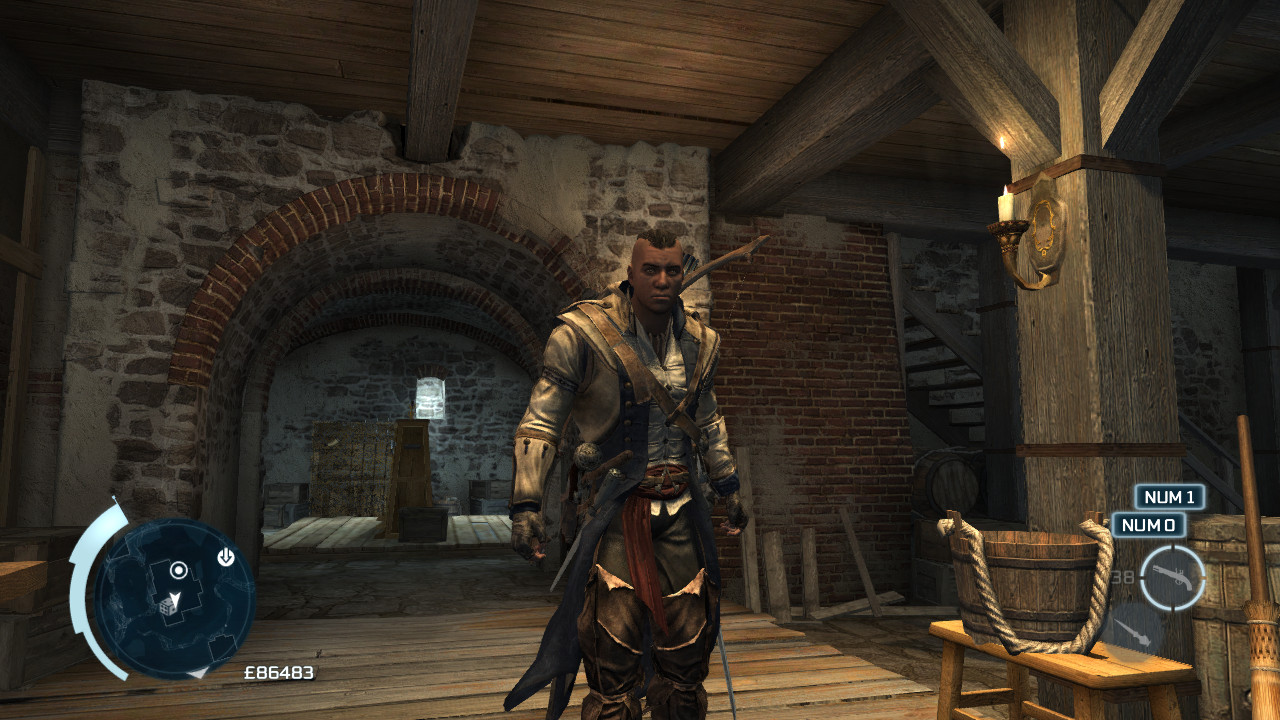Viewport: 1280px width, 720px height.
Task: Click the pound symbol beside the money total
Action: [x=250, y=673]
